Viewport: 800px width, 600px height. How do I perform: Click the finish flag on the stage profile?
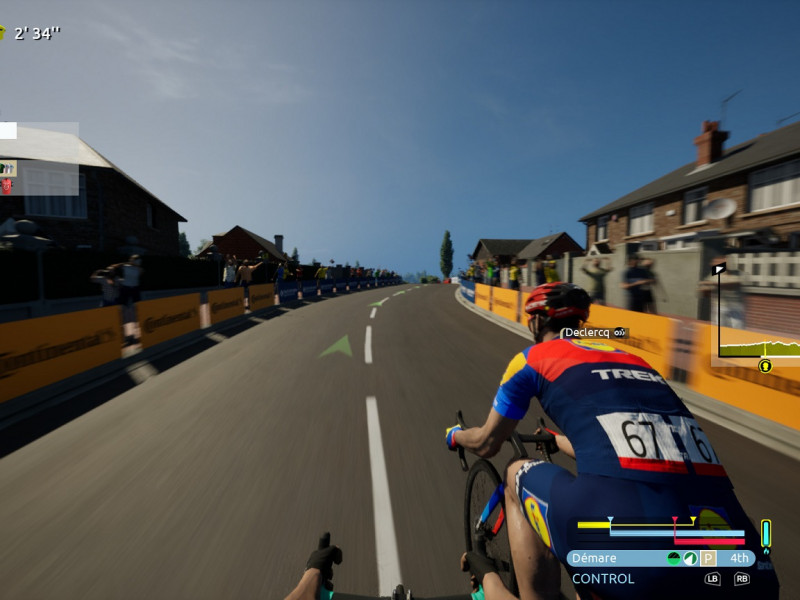pos(719,269)
